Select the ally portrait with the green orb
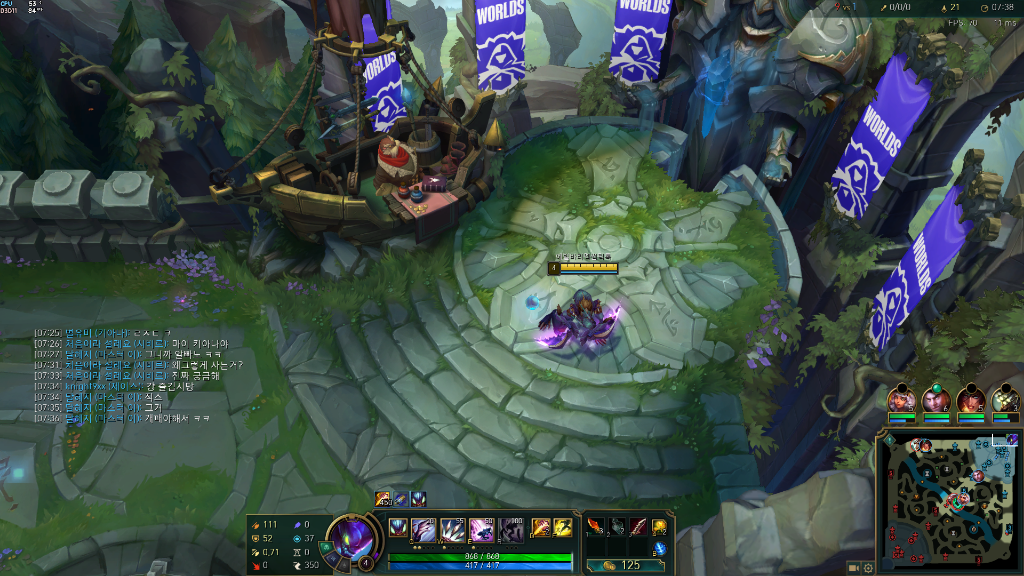 pyautogui.click(x=935, y=400)
